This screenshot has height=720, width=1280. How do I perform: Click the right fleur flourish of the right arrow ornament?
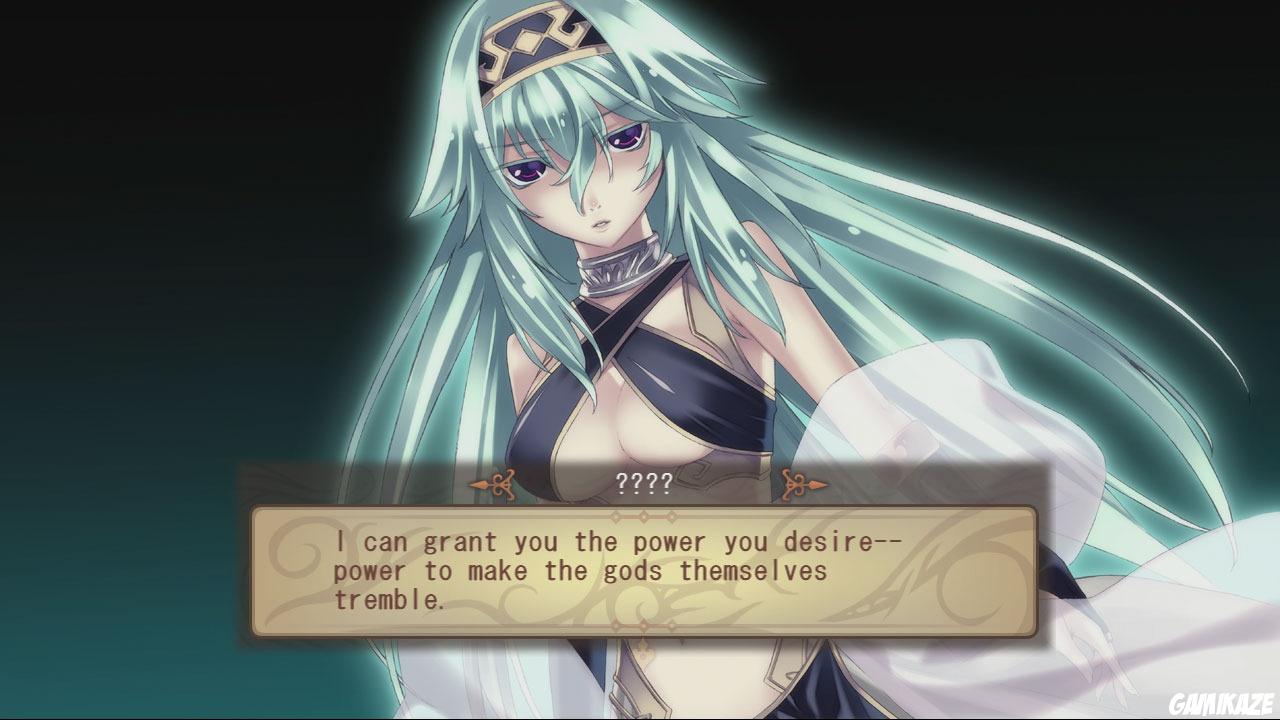click(x=818, y=483)
